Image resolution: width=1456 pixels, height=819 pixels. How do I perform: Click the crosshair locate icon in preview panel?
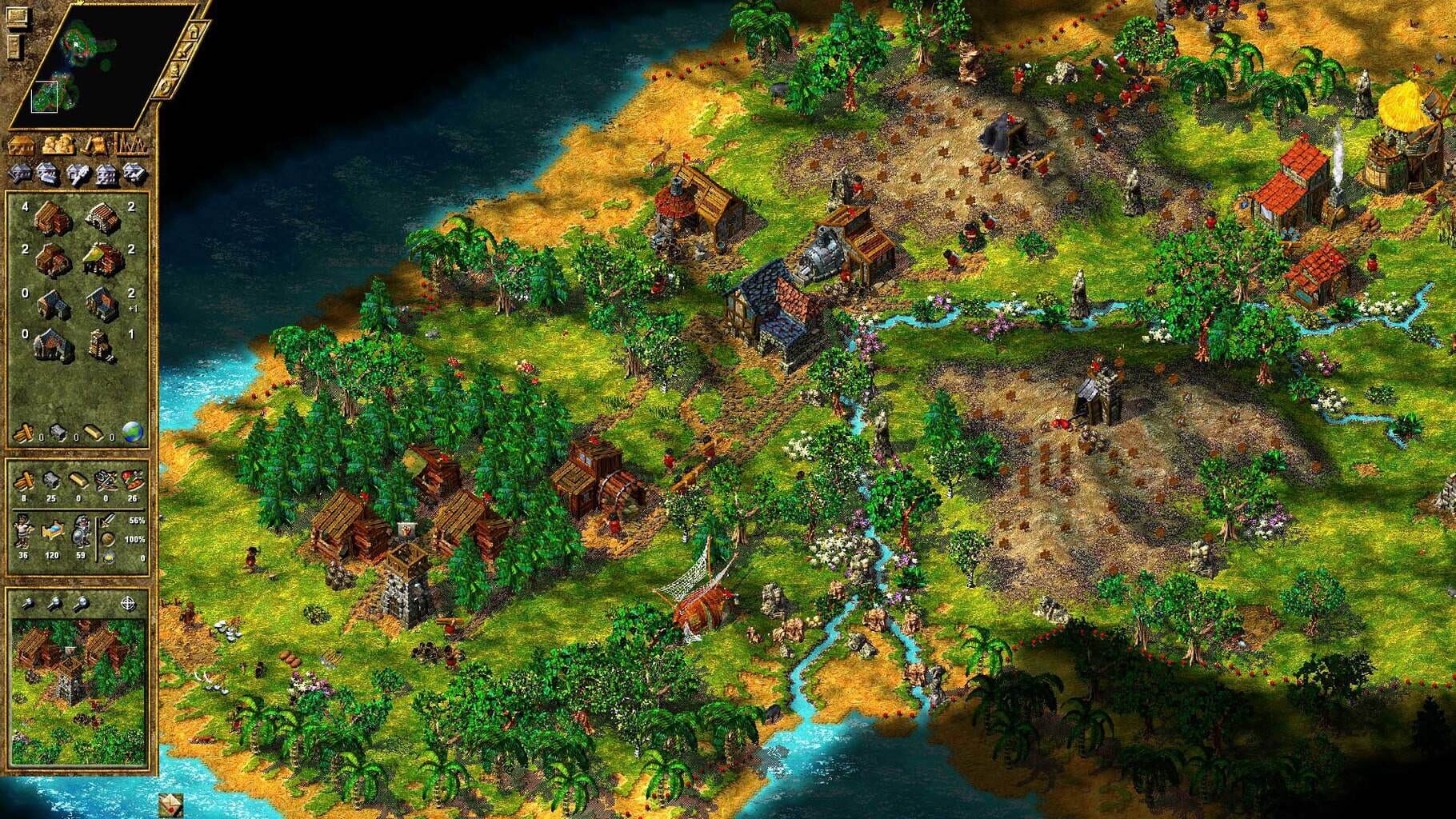click(129, 604)
